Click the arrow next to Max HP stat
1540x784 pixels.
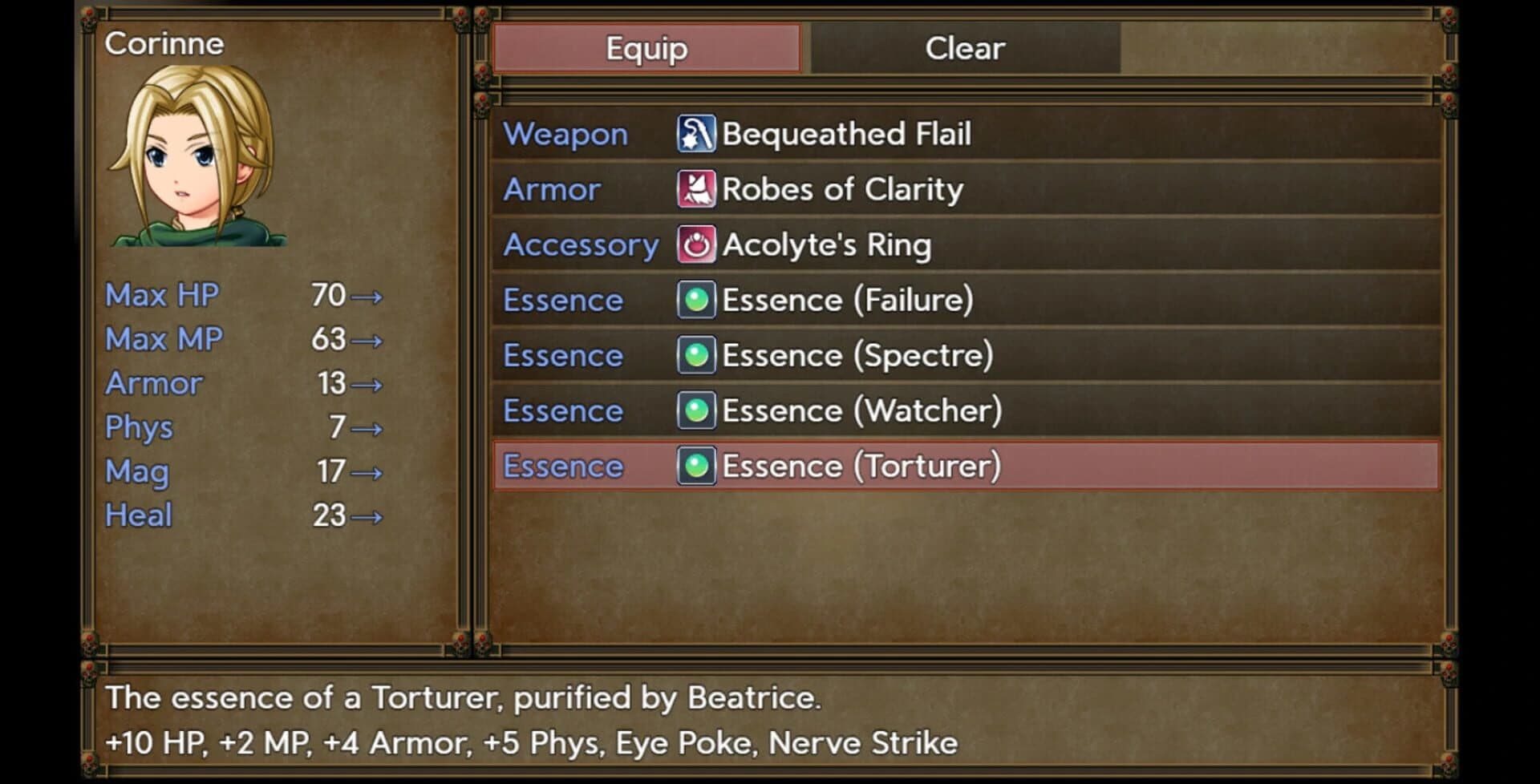pyautogui.click(x=371, y=295)
